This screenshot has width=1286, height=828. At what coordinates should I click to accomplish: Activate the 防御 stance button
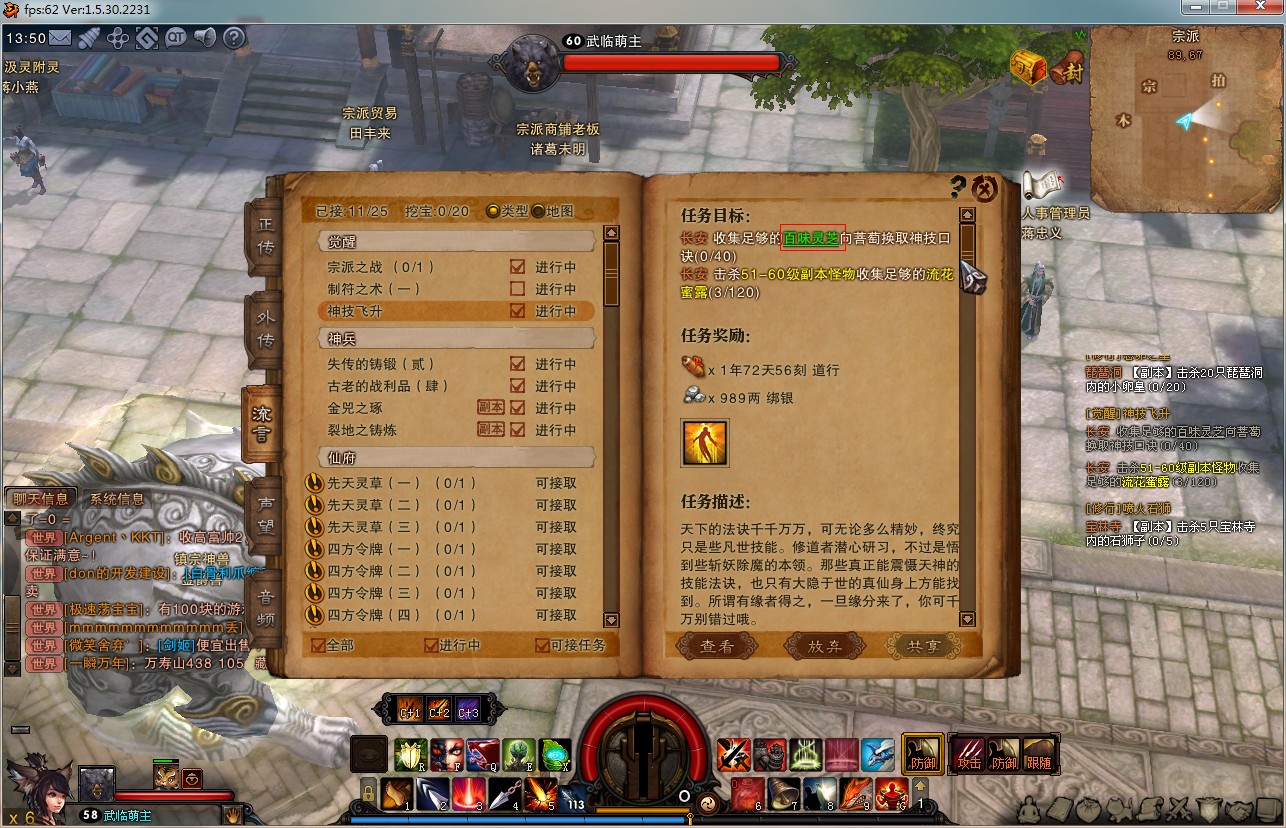point(922,754)
